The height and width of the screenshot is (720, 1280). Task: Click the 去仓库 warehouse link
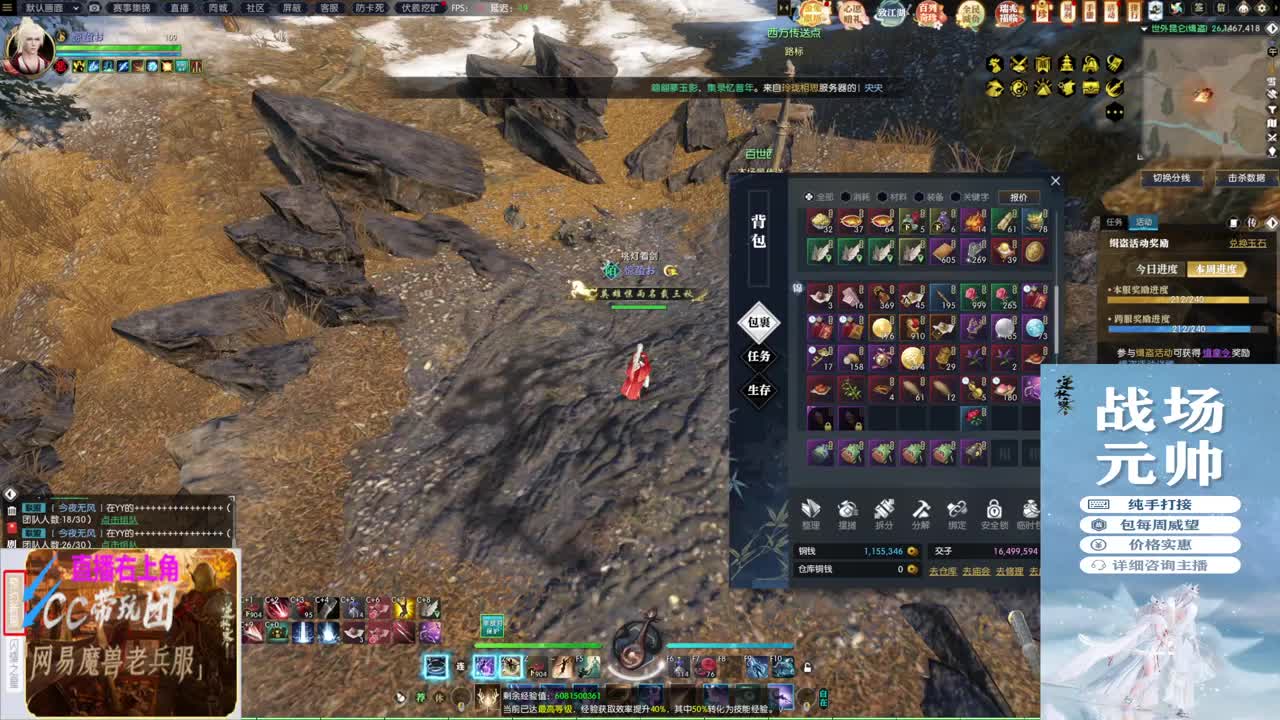(944, 571)
